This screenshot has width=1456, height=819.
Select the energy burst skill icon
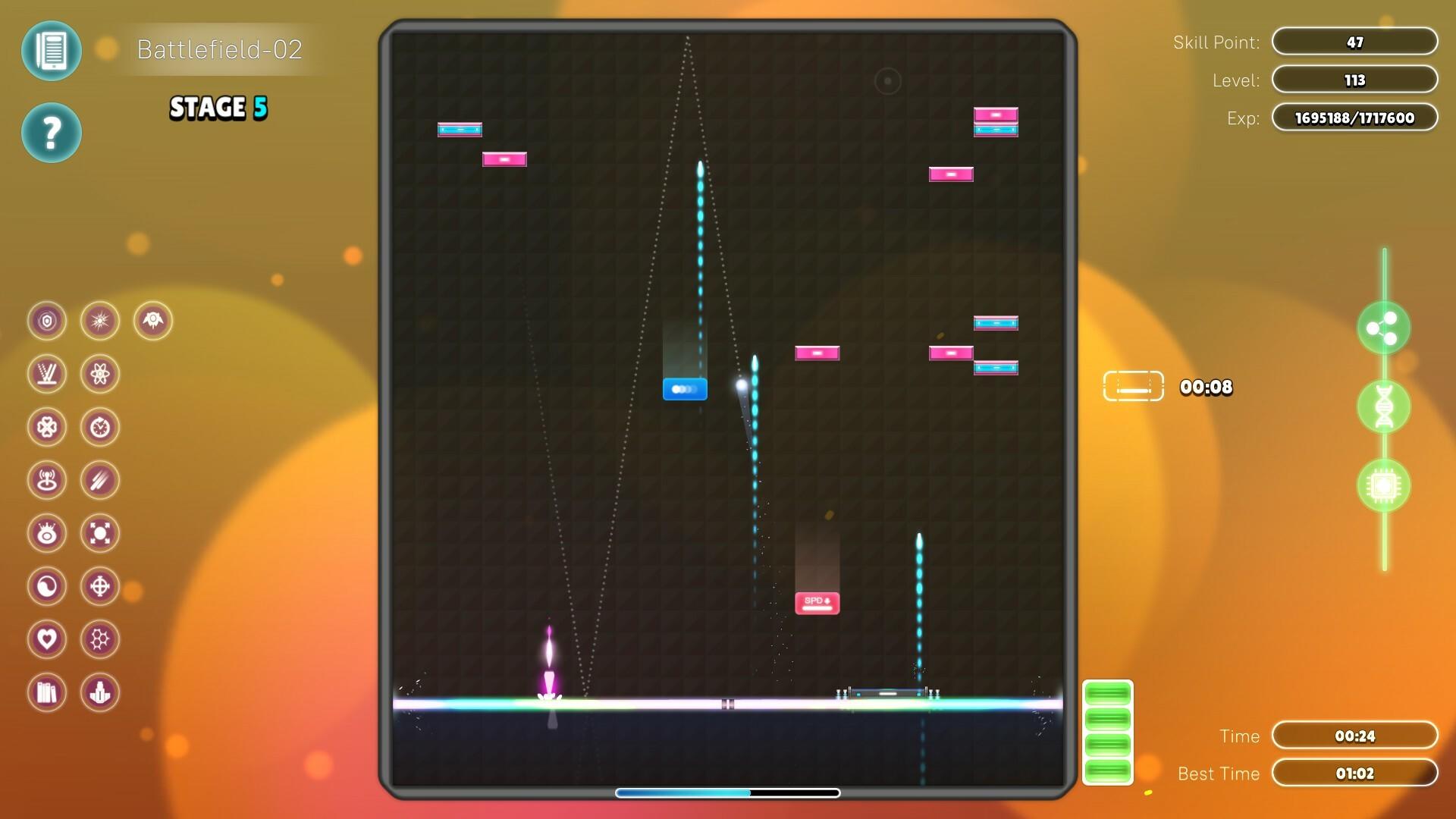coord(101,321)
